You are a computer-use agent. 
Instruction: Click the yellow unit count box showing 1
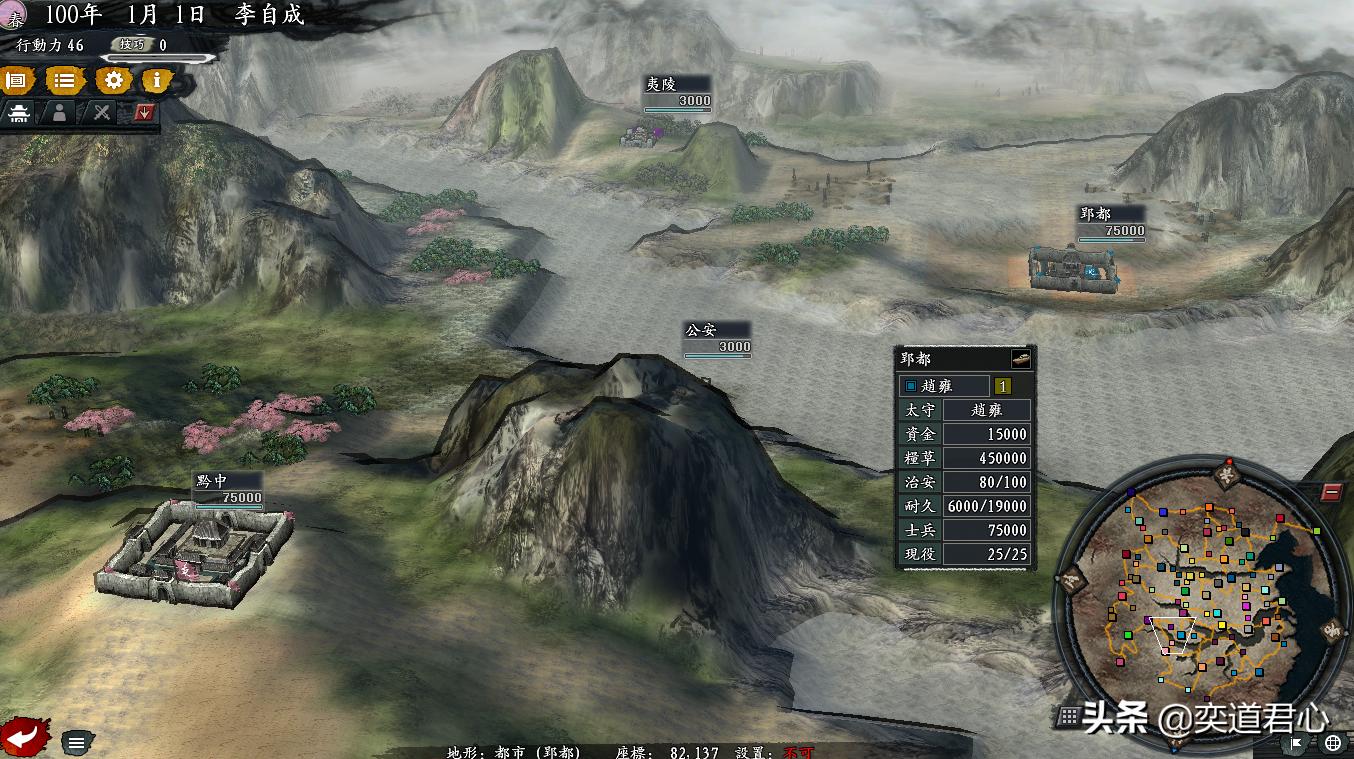tap(1003, 386)
